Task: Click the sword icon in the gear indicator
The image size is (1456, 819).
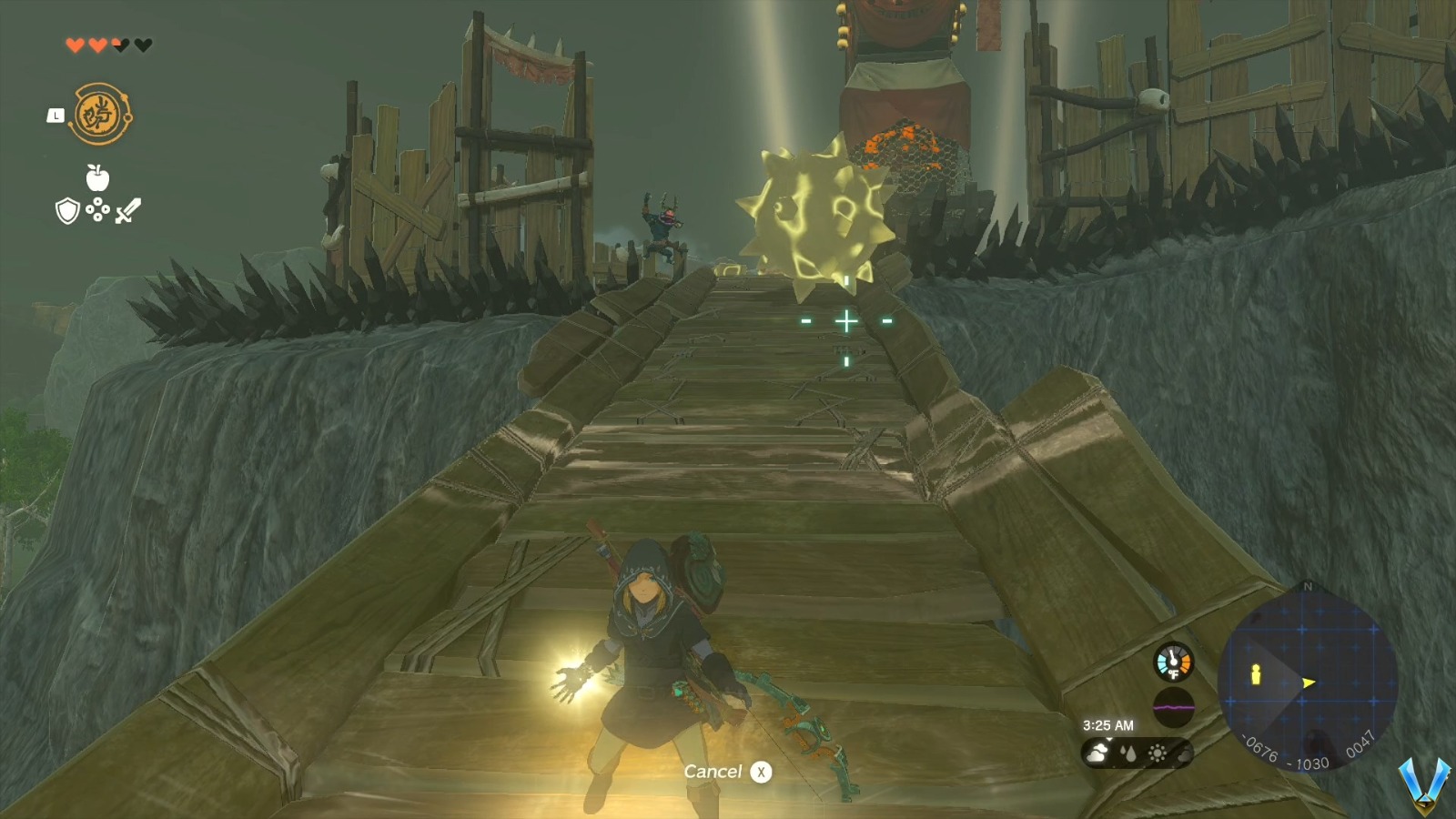Action: coord(127,210)
